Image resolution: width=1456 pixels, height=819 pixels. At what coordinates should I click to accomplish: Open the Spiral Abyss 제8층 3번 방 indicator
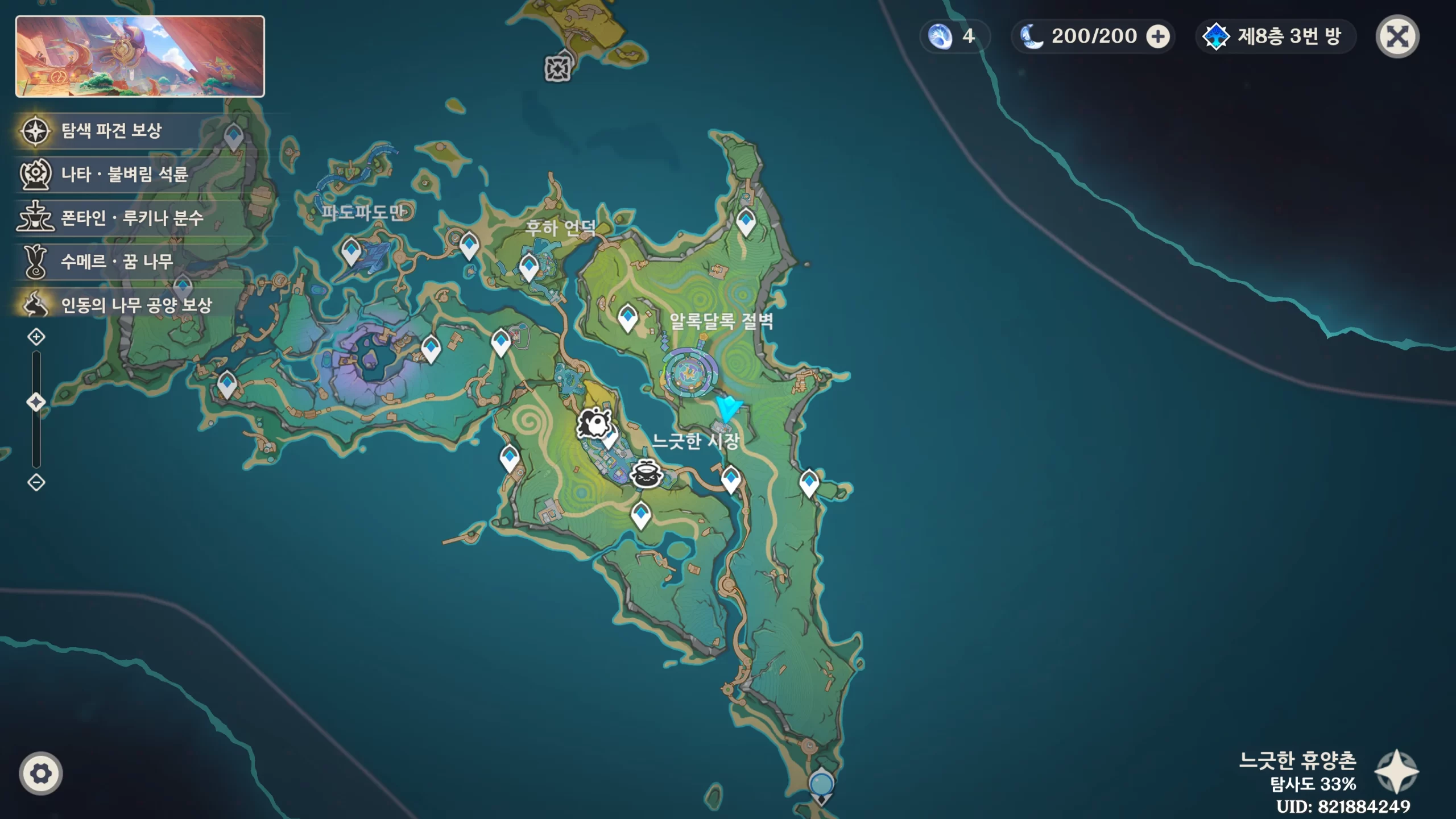[1275, 37]
